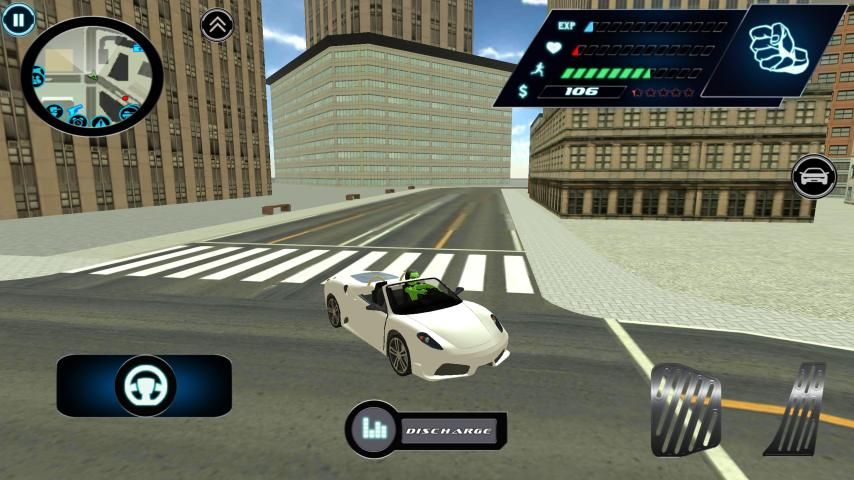This screenshot has height=480, width=854.
Task: Tap the double up-arrow chevron button
Action: click(x=217, y=25)
